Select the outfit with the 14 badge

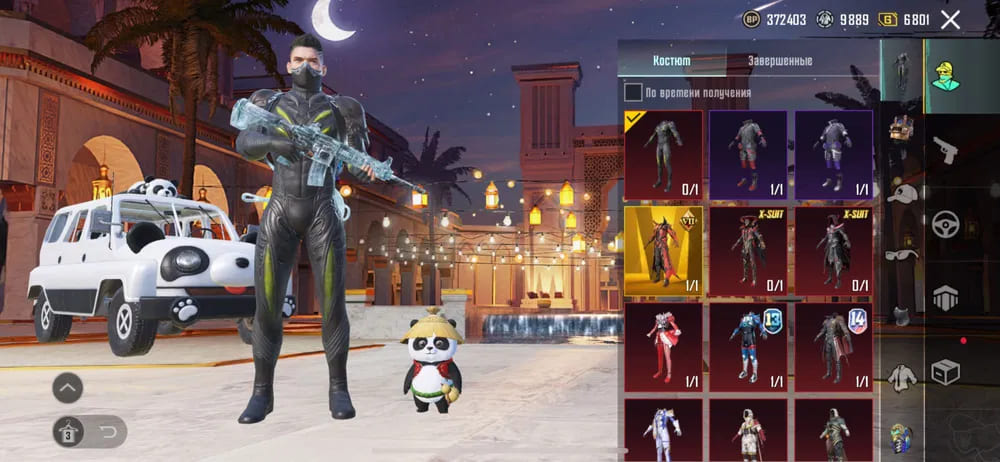[833, 347]
